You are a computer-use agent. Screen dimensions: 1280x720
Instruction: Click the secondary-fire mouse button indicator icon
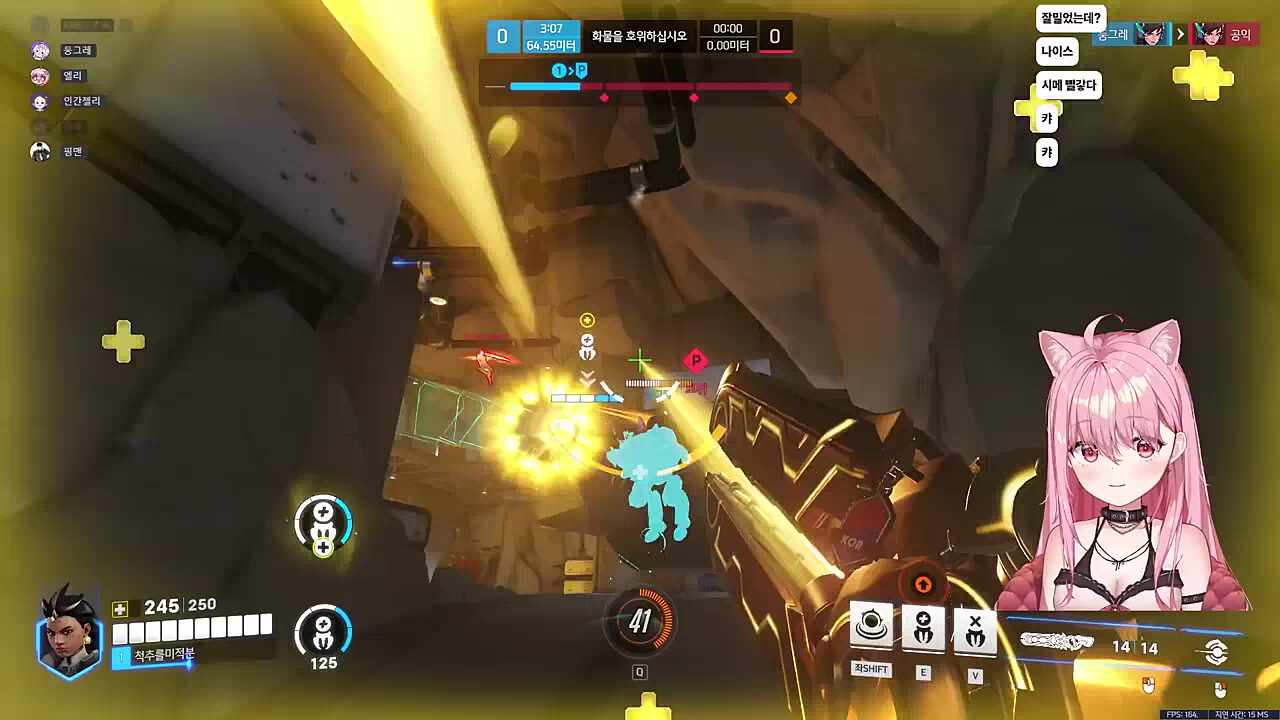pos(1219,688)
